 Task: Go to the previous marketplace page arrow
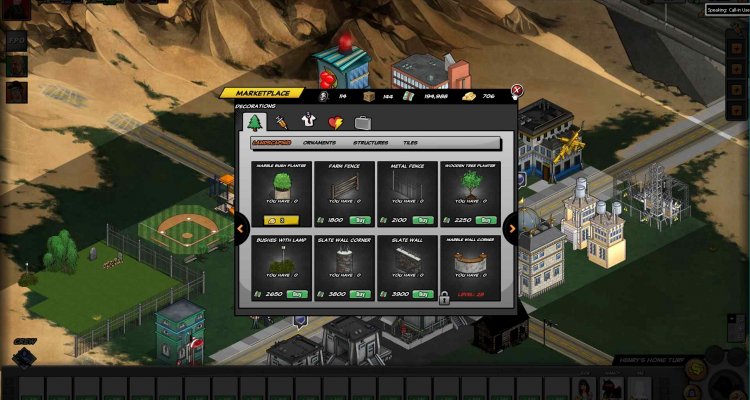240,229
